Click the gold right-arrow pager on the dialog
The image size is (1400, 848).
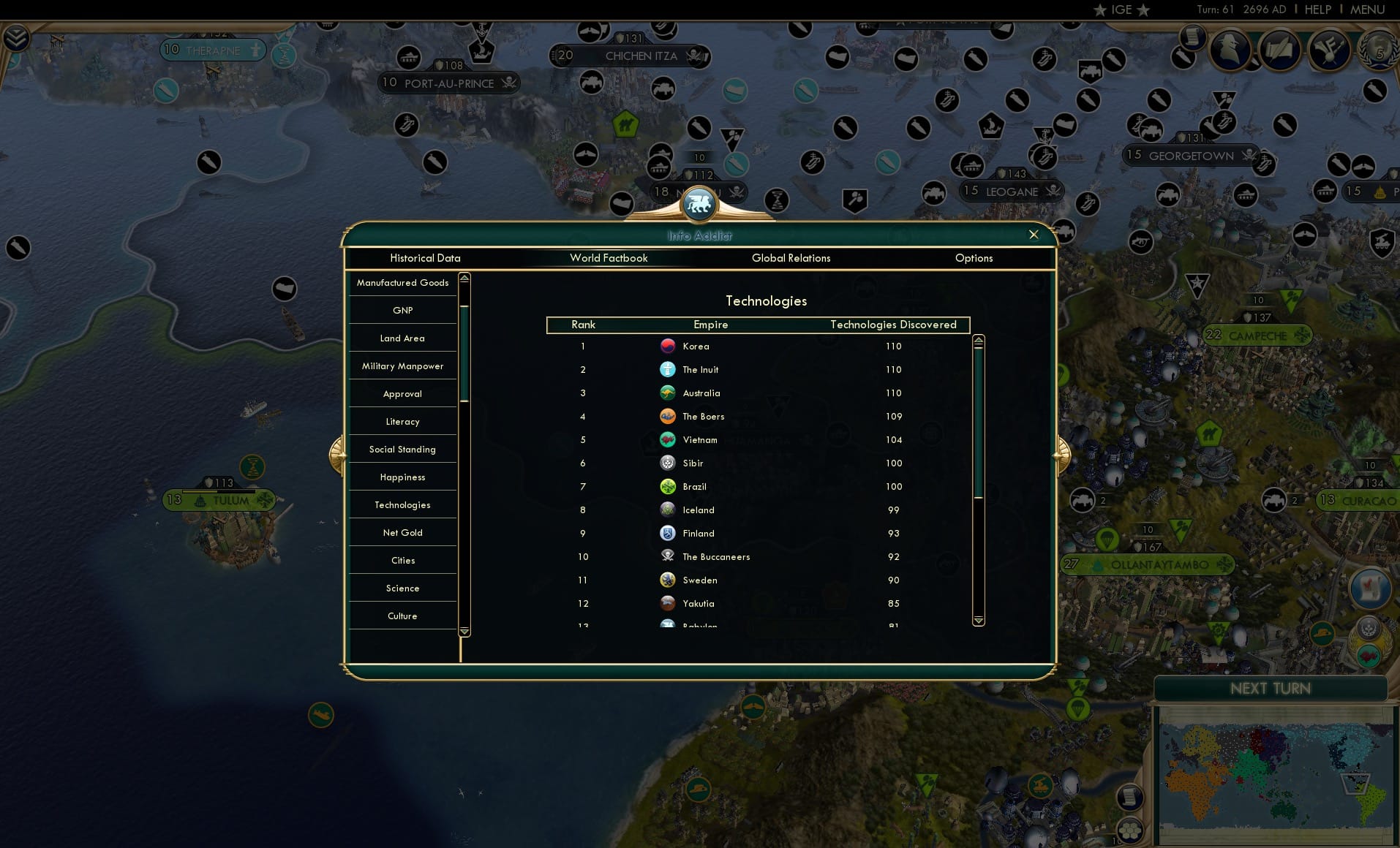coord(1061,453)
